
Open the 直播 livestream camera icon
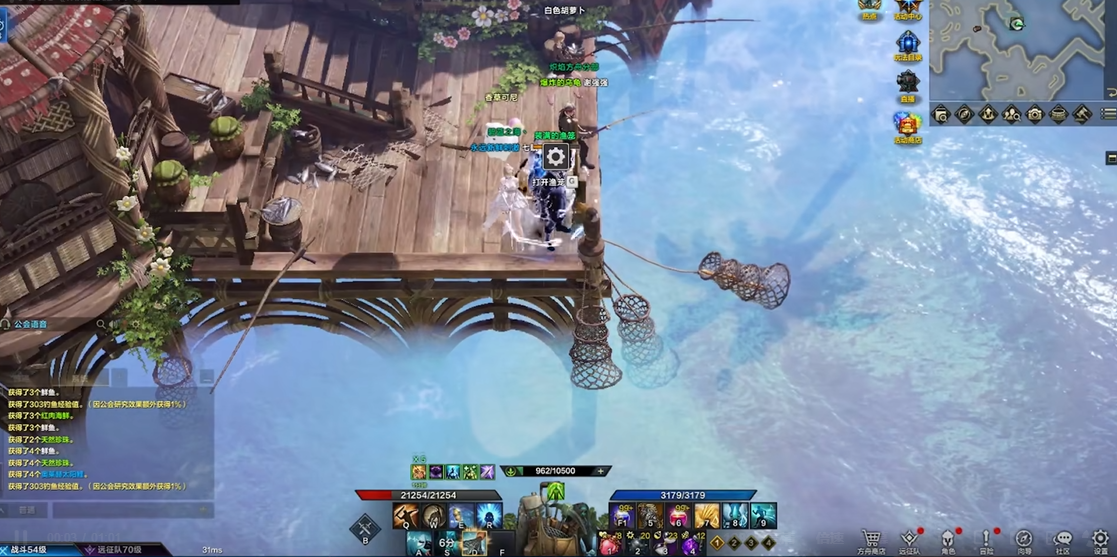908,83
